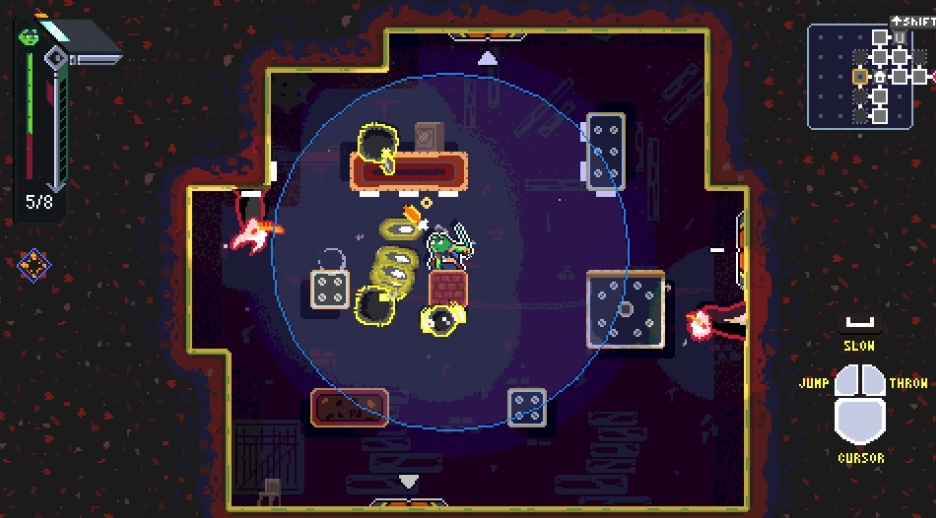This screenshot has height=518, width=936.
Task: Click the orange diamond item icon
Action: [33, 265]
